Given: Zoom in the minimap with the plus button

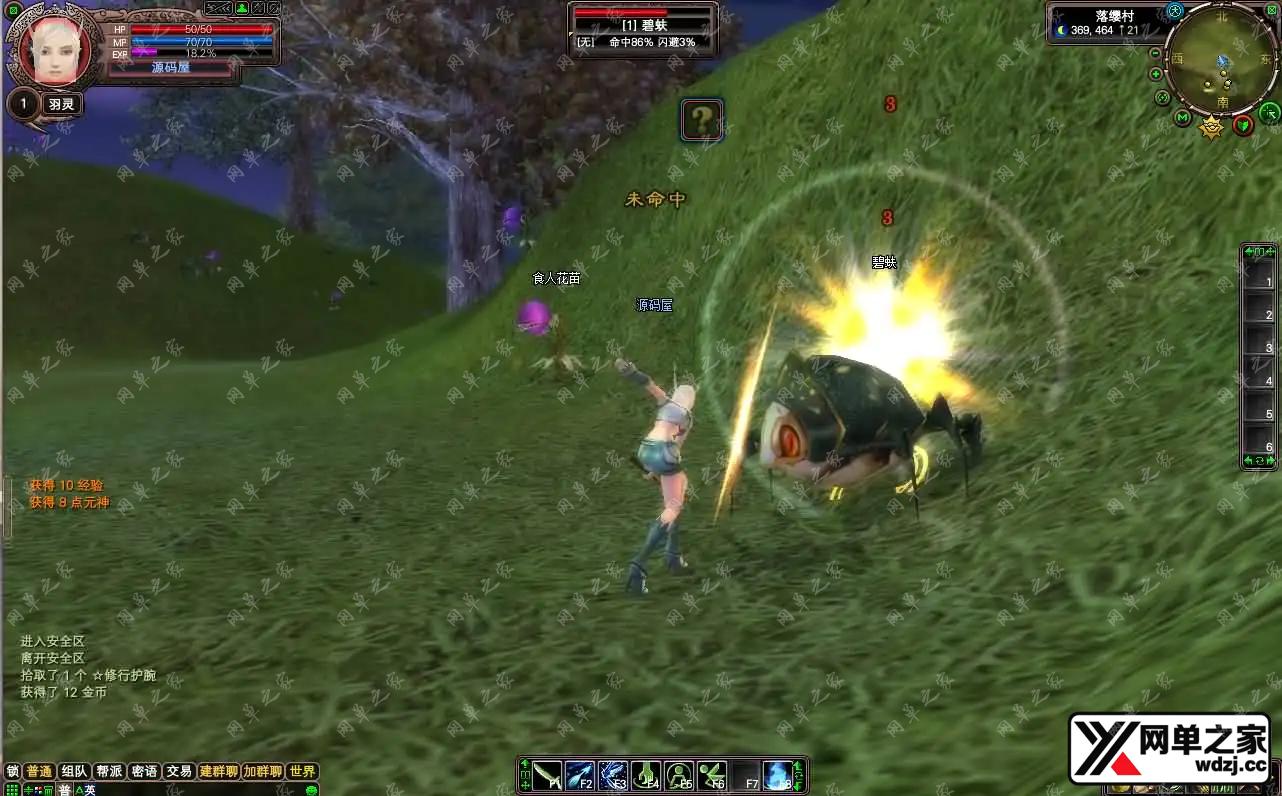Looking at the screenshot, I should point(1156,74).
